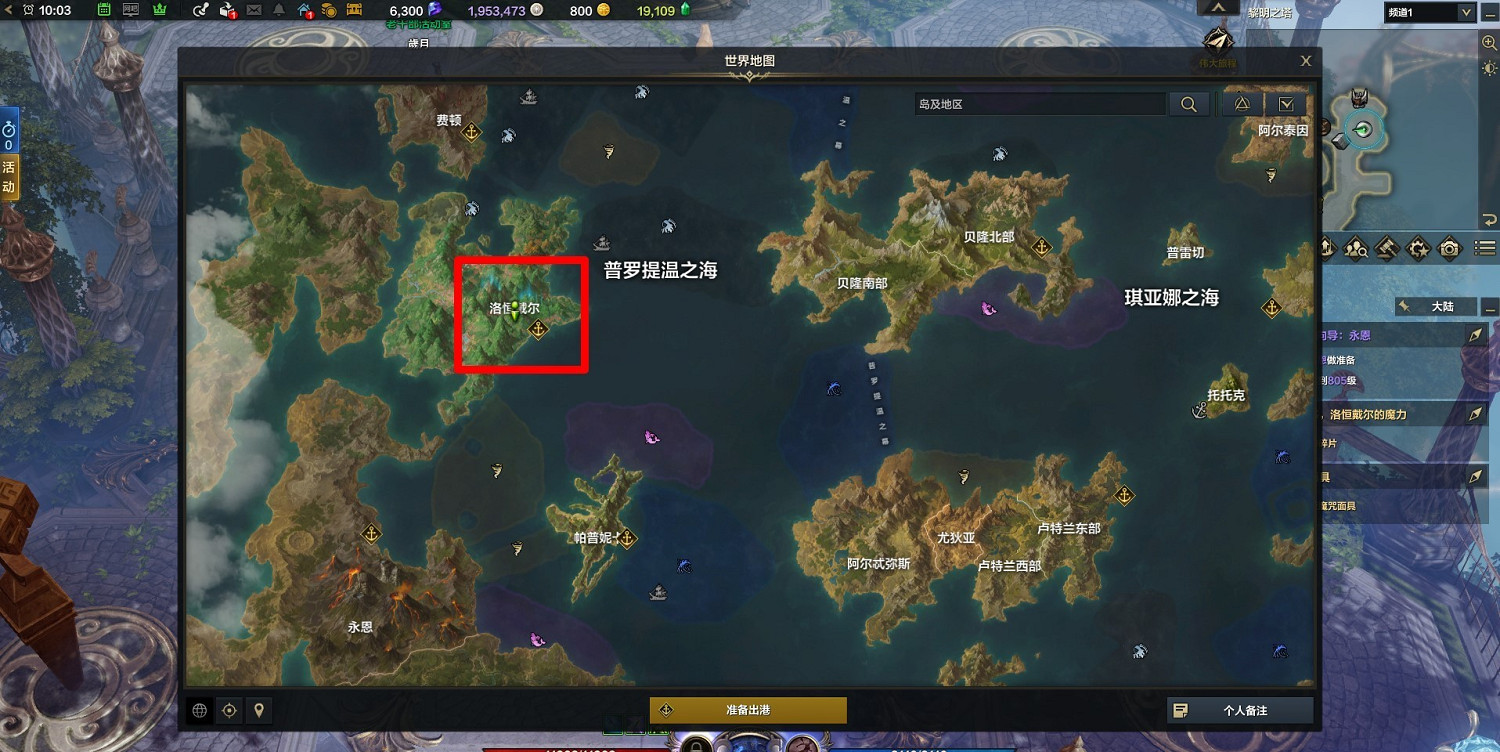Open 个人备注 personal notes

point(1240,710)
